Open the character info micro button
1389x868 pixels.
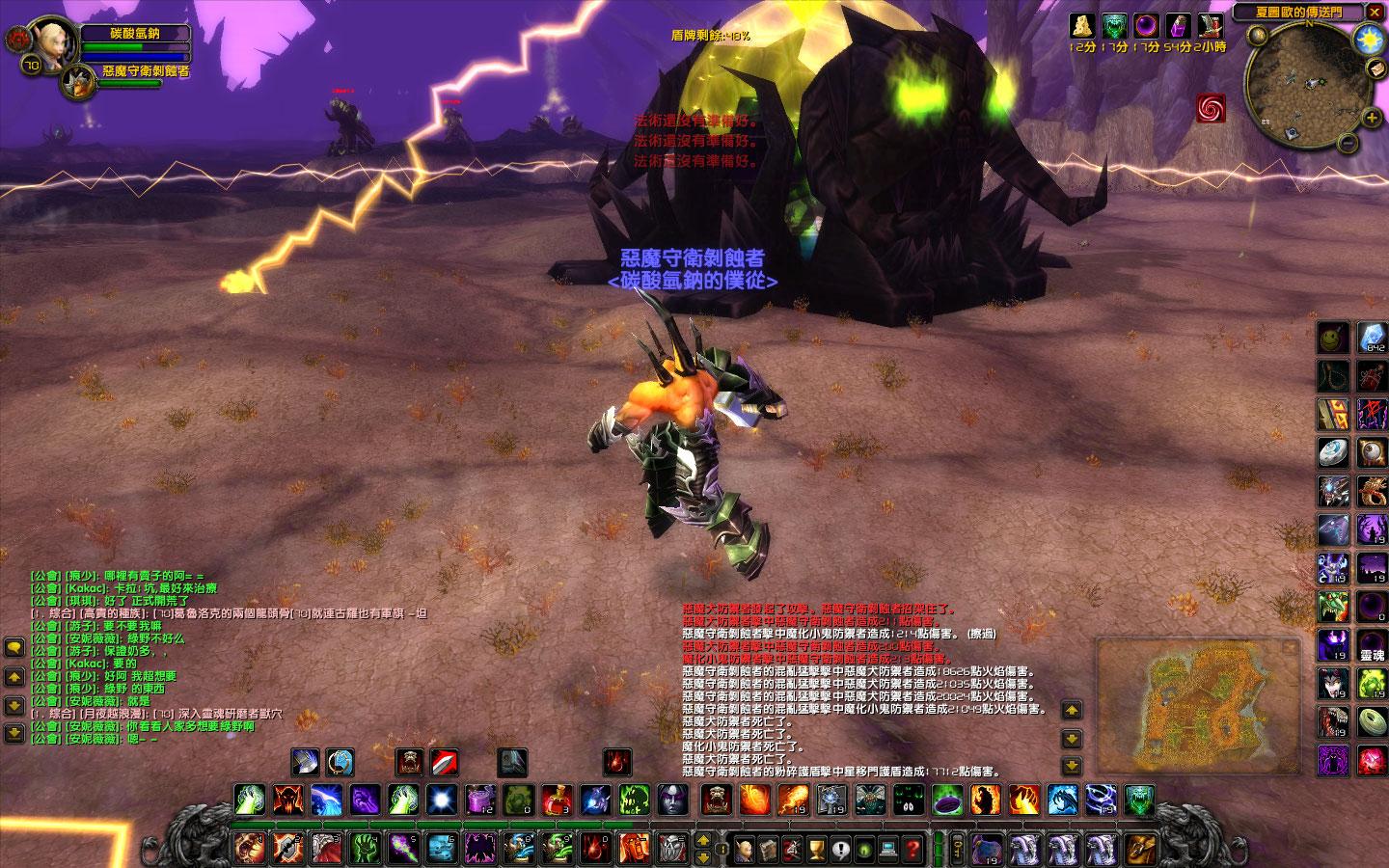745,849
